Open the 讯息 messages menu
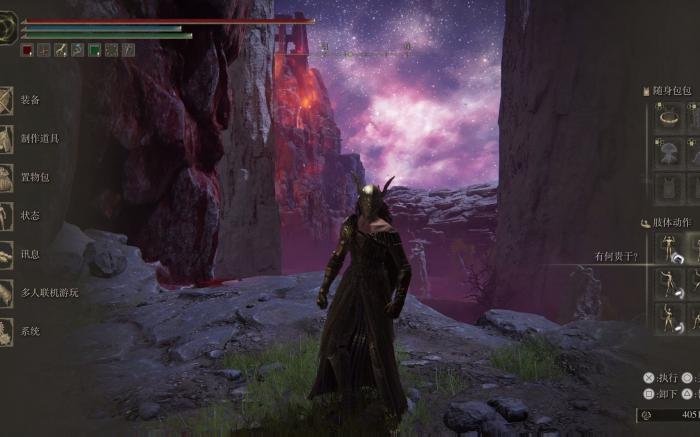The image size is (700, 437). click(x=29, y=254)
